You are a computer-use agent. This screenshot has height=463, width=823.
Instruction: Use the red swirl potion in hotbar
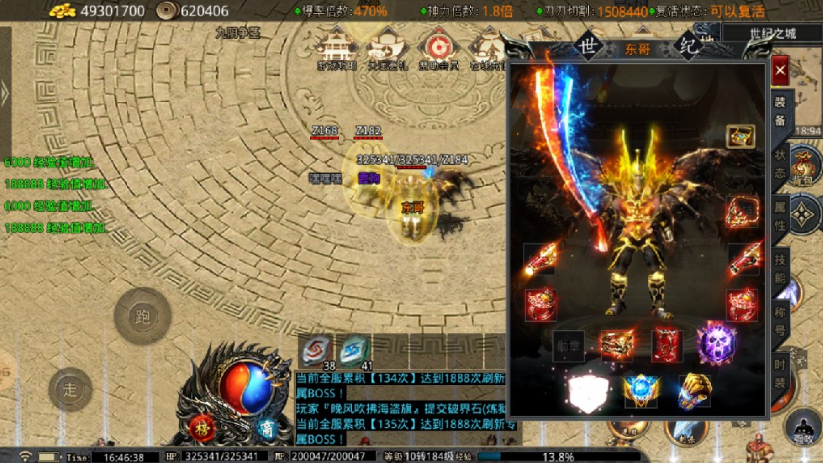tap(317, 348)
